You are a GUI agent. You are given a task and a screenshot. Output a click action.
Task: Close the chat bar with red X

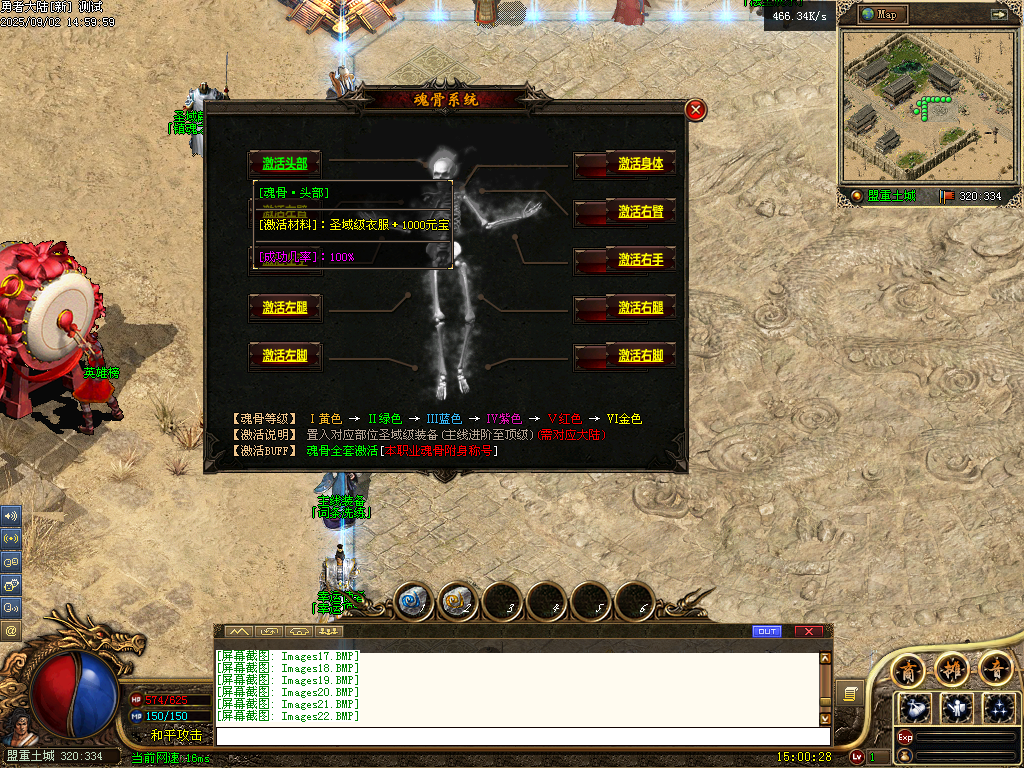point(808,631)
